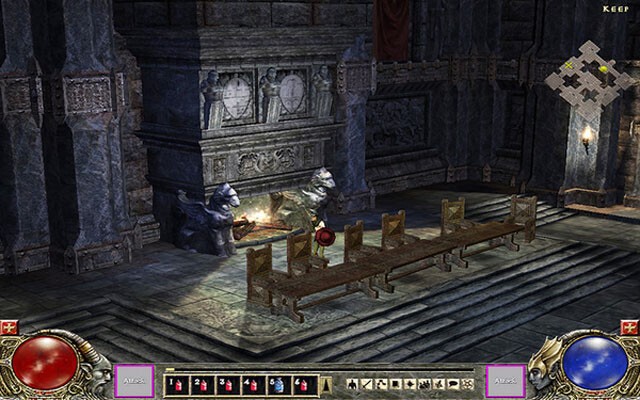The height and width of the screenshot is (400, 640).
Task: Expand the belt using the arrow beside slot 6
Action: pos(325,383)
